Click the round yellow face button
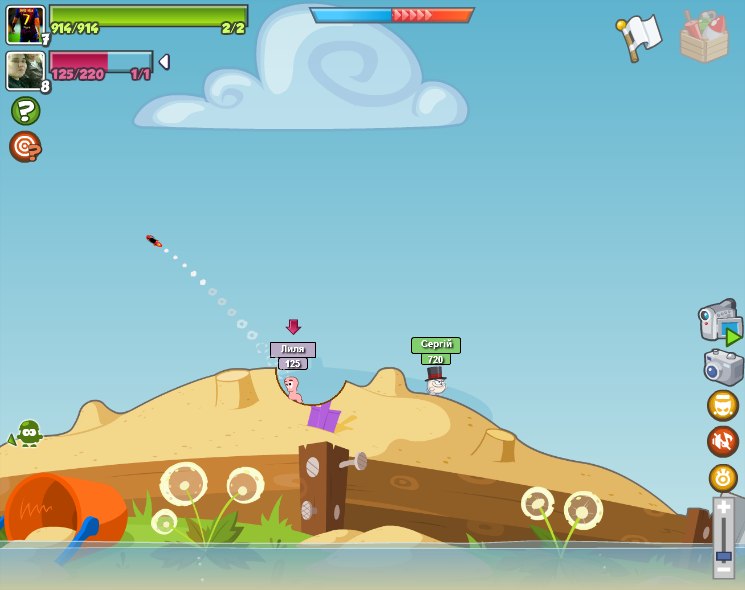The width and height of the screenshot is (745, 590). [722, 405]
